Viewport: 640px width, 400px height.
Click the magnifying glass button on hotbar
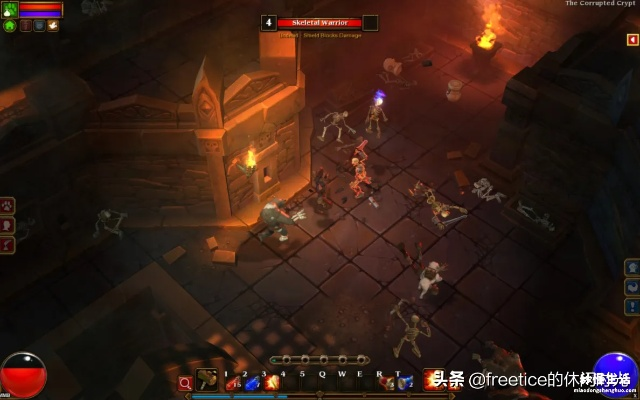coord(185,382)
